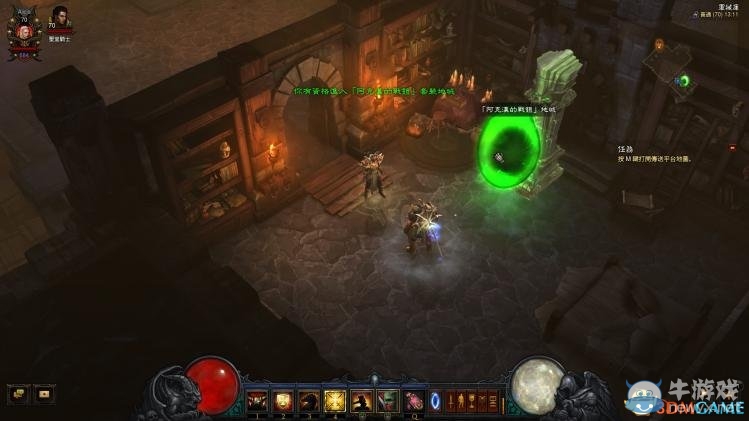
Task: Trigger the dark creature skill in slot 3
Action: [x=309, y=401]
